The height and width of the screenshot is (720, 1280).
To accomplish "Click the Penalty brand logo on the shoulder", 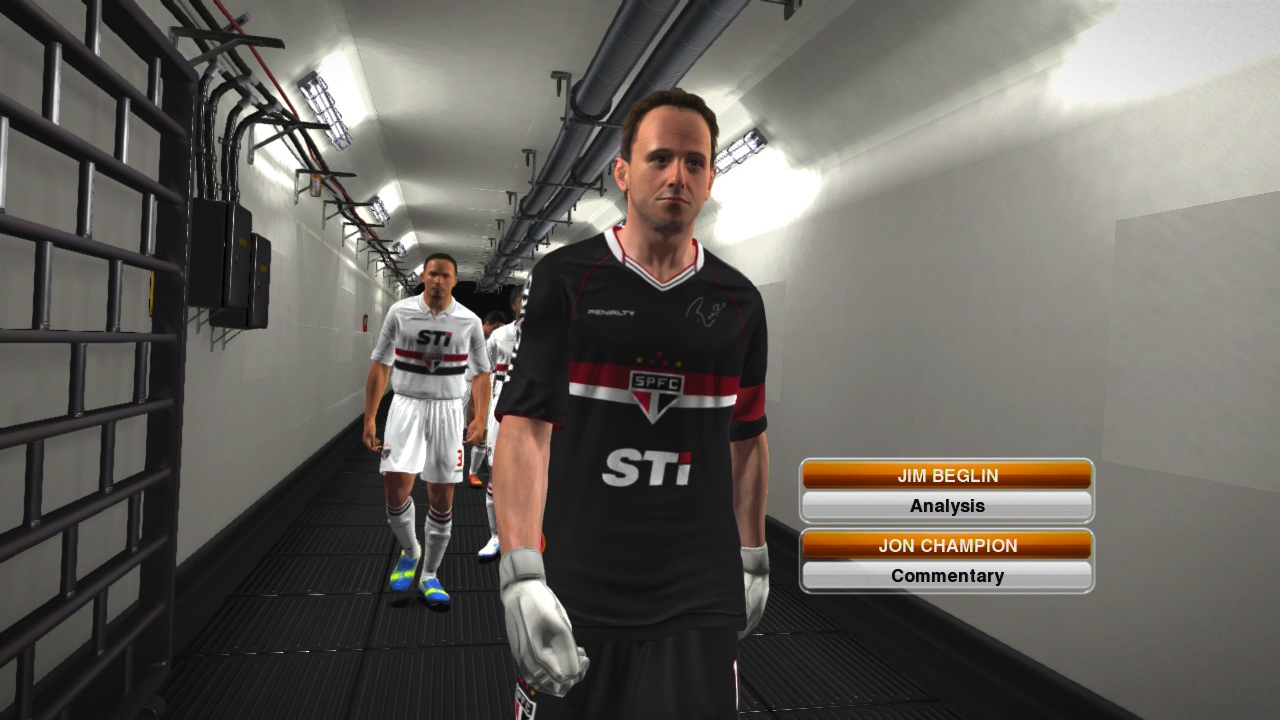I will click(613, 314).
